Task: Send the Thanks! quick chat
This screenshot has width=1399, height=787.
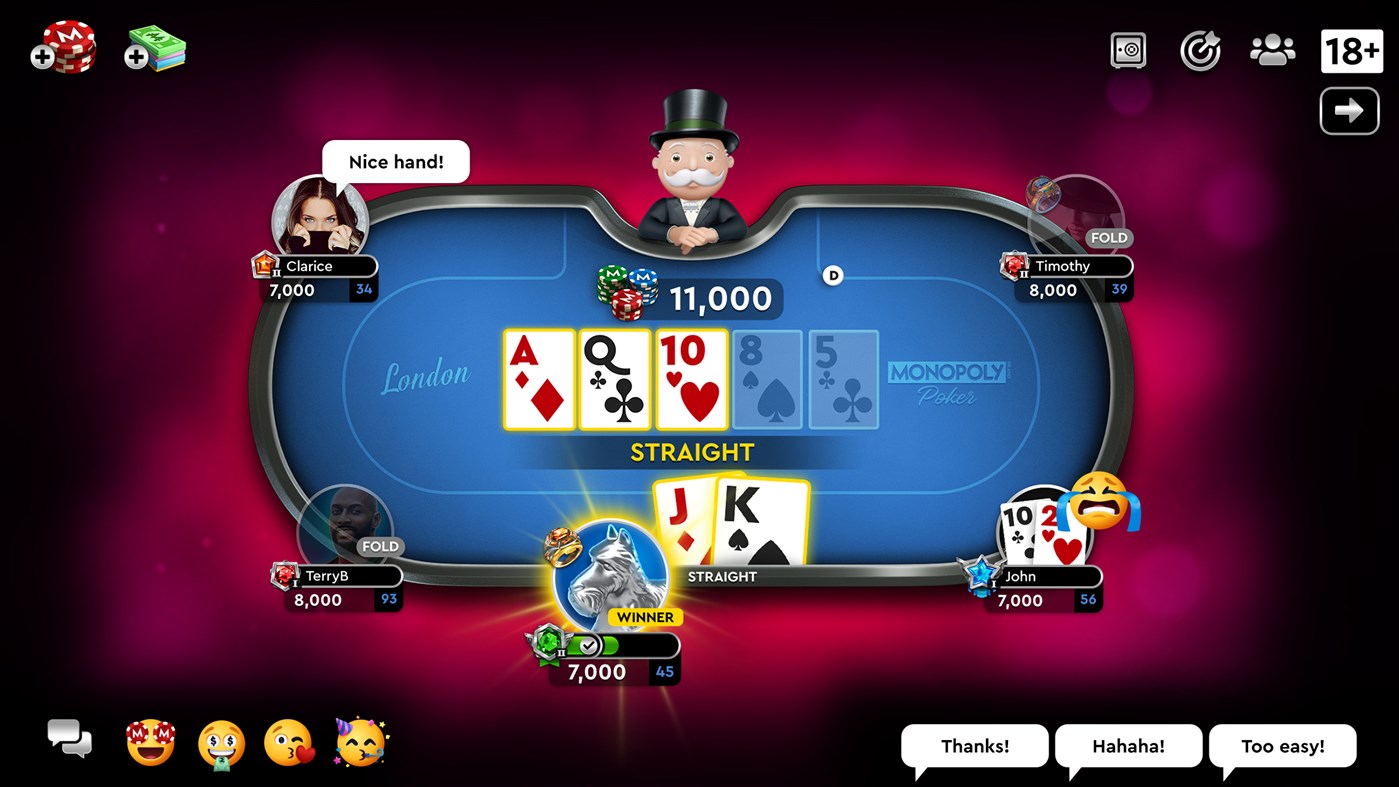Action: coord(973,745)
